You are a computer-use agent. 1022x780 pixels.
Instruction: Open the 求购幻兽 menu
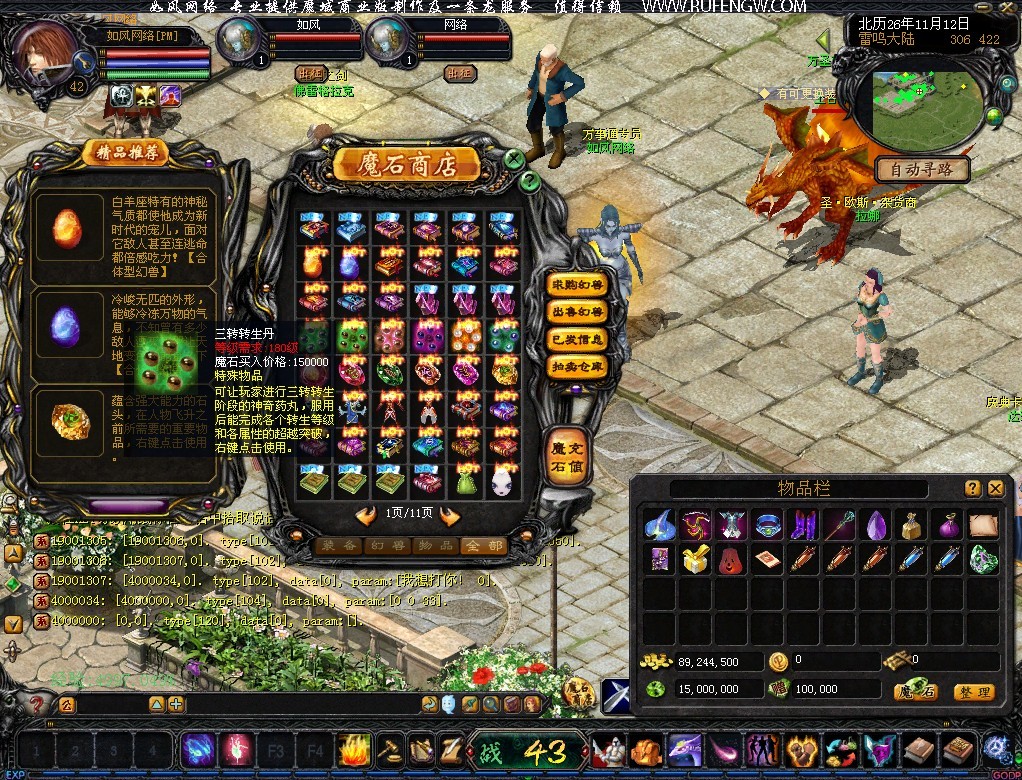coord(578,284)
